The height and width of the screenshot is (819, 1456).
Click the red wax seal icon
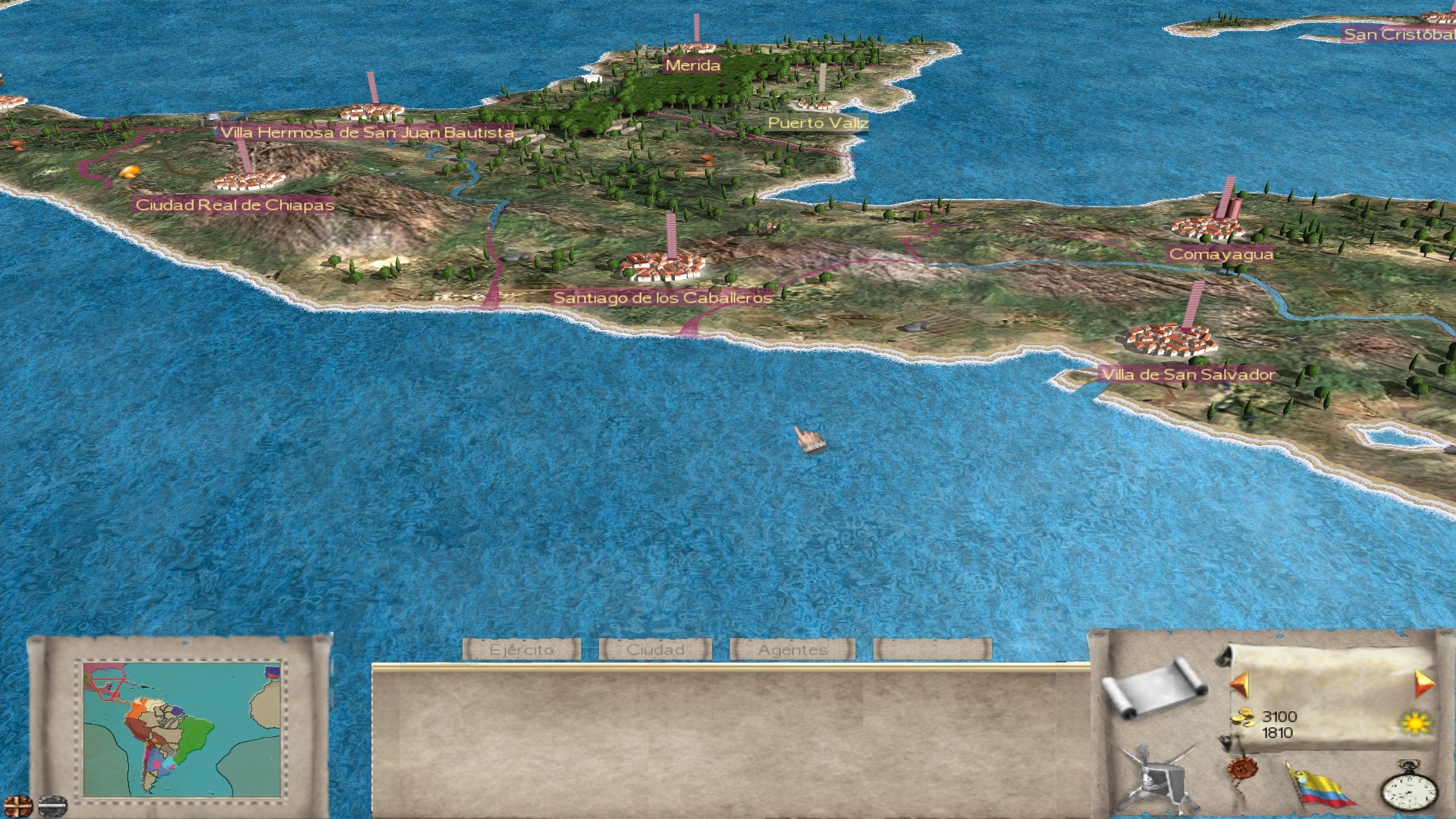1243,771
